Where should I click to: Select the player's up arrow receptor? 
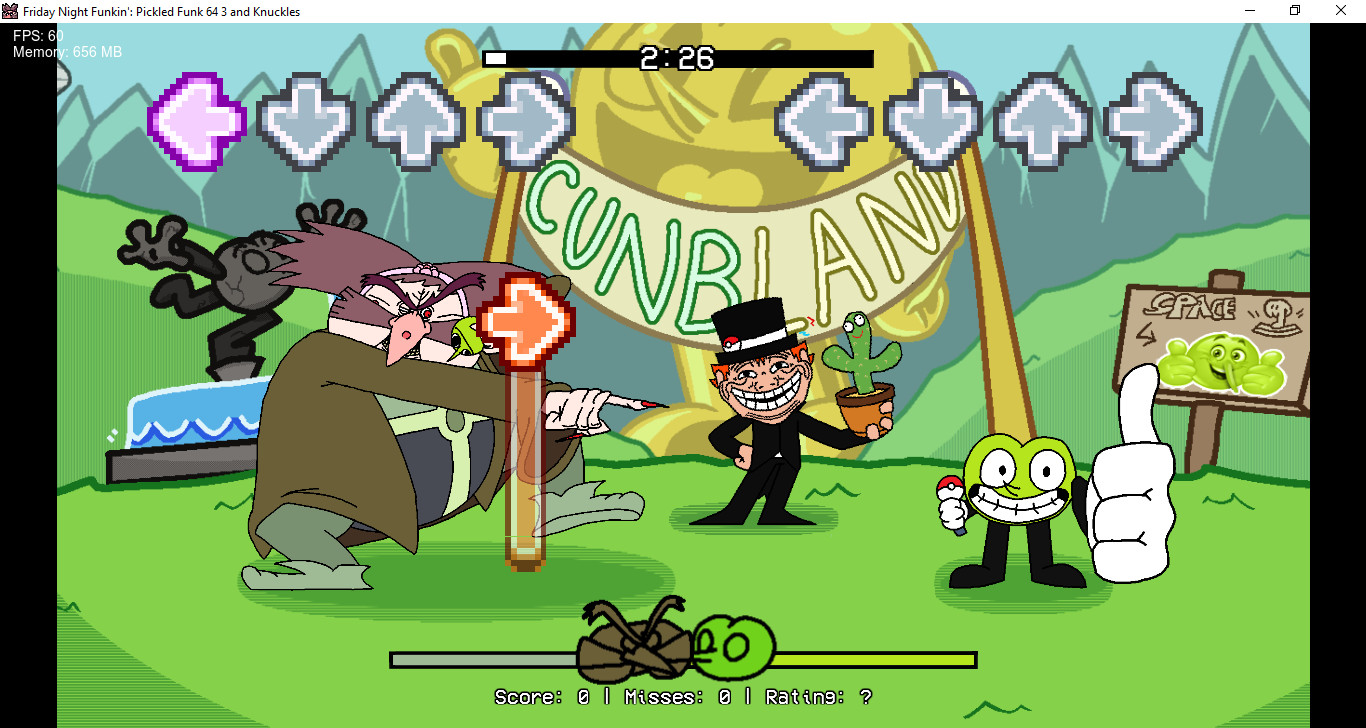click(1041, 120)
